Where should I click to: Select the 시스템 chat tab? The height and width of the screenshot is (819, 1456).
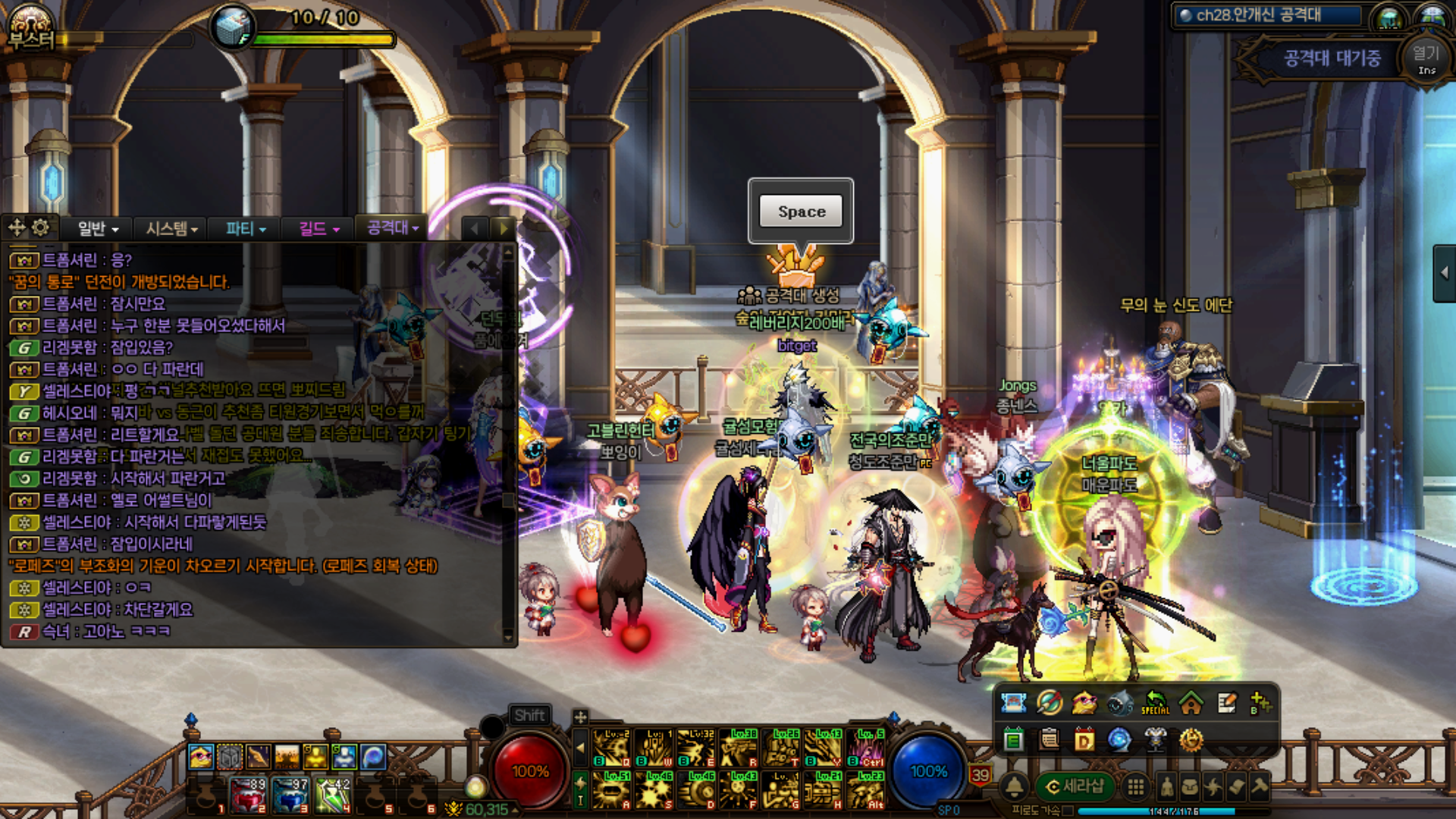(171, 228)
